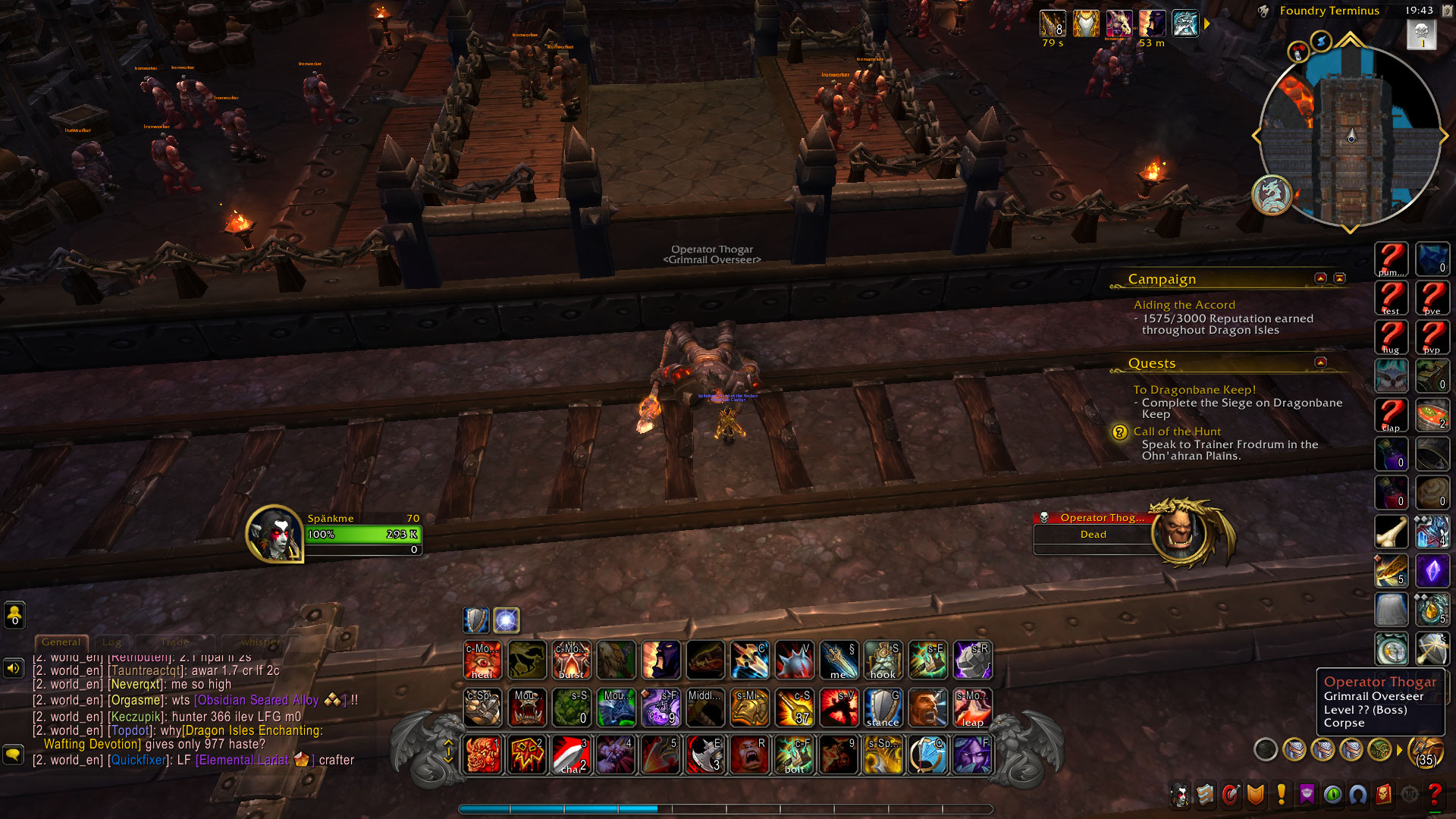
Task: Select the Spänkme player portrait
Action: pos(274,533)
